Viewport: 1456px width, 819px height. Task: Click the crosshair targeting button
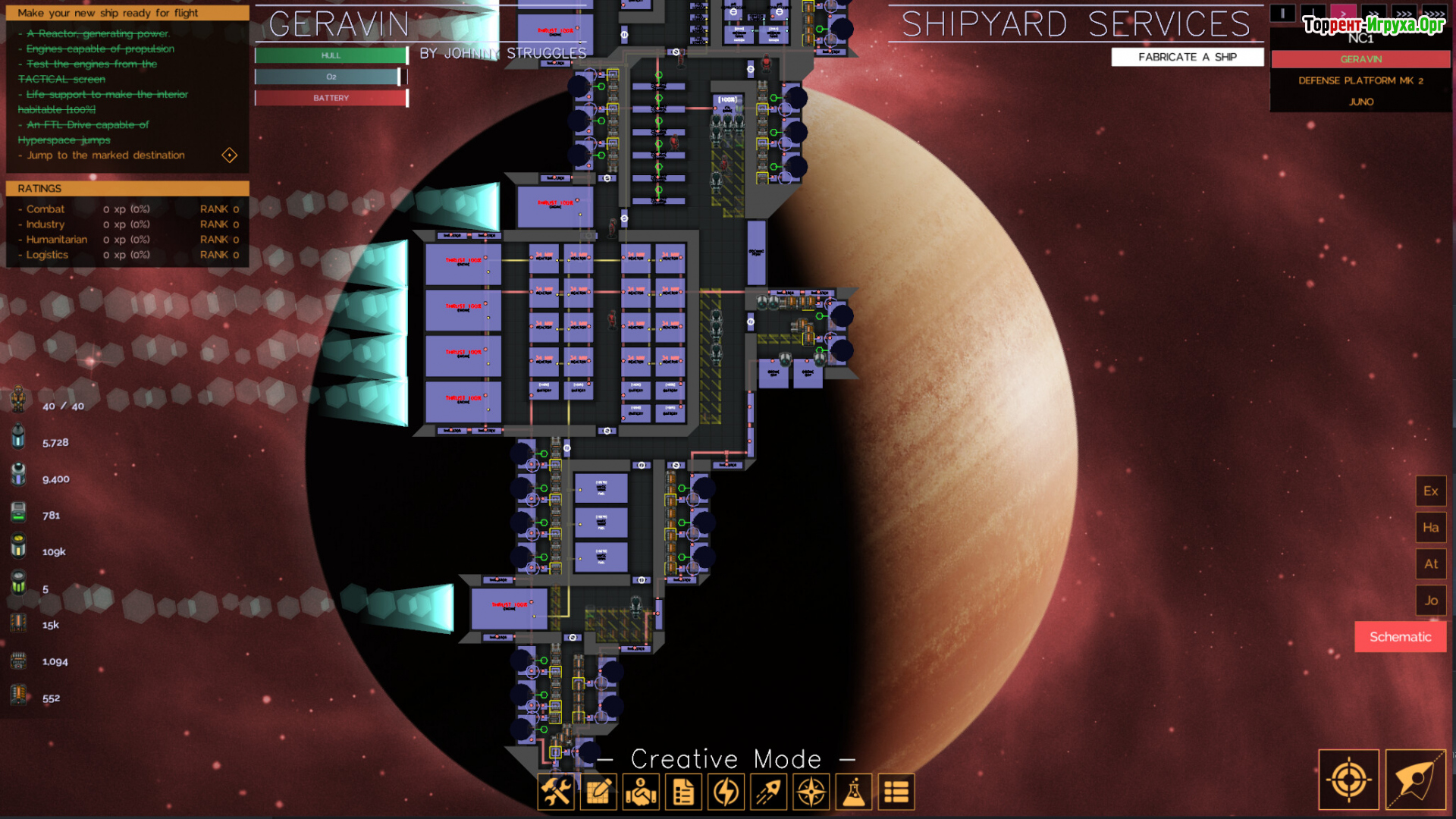[x=1348, y=780]
